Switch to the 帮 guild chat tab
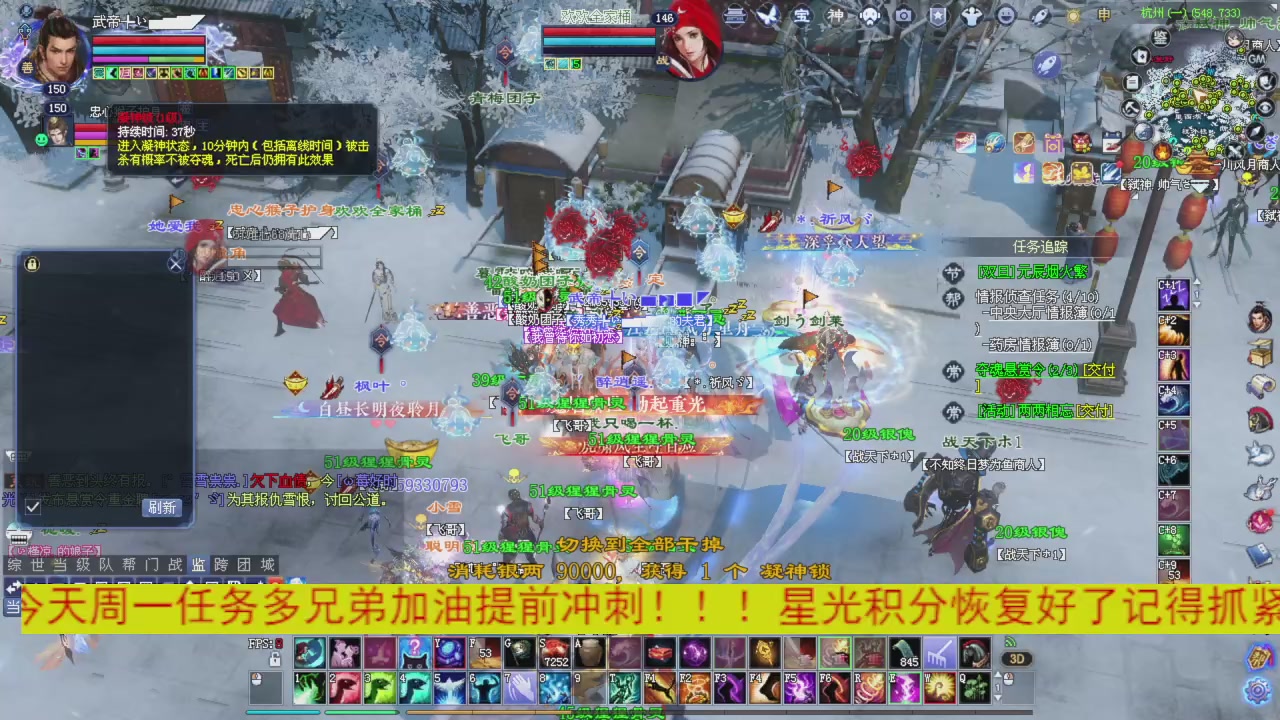The image size is (1280, 720). (x=130, y=565)
